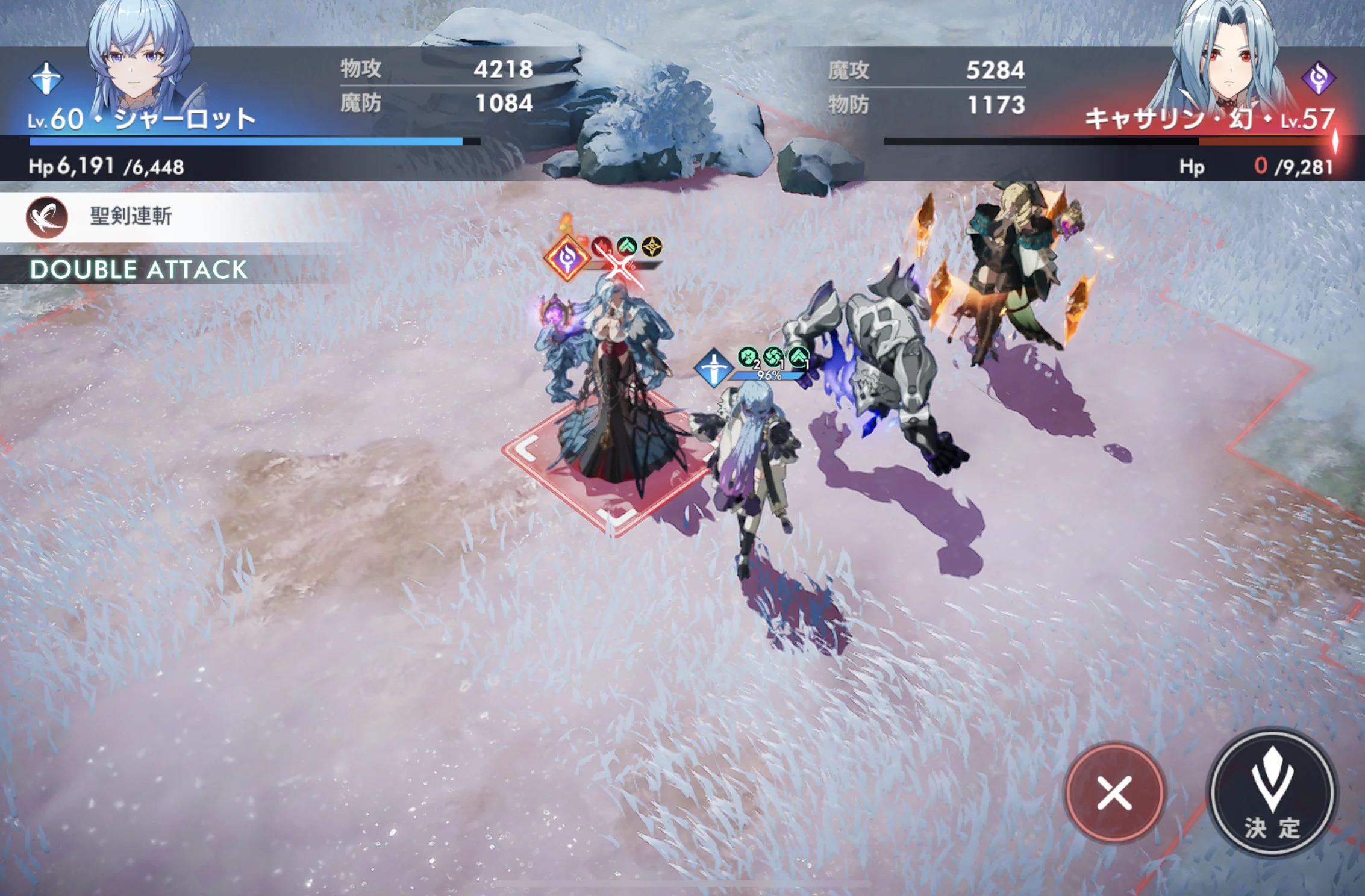Select the 聖剣連斬 skill entry
Screen dimensions: 1365x896
[x=130, y=217]
